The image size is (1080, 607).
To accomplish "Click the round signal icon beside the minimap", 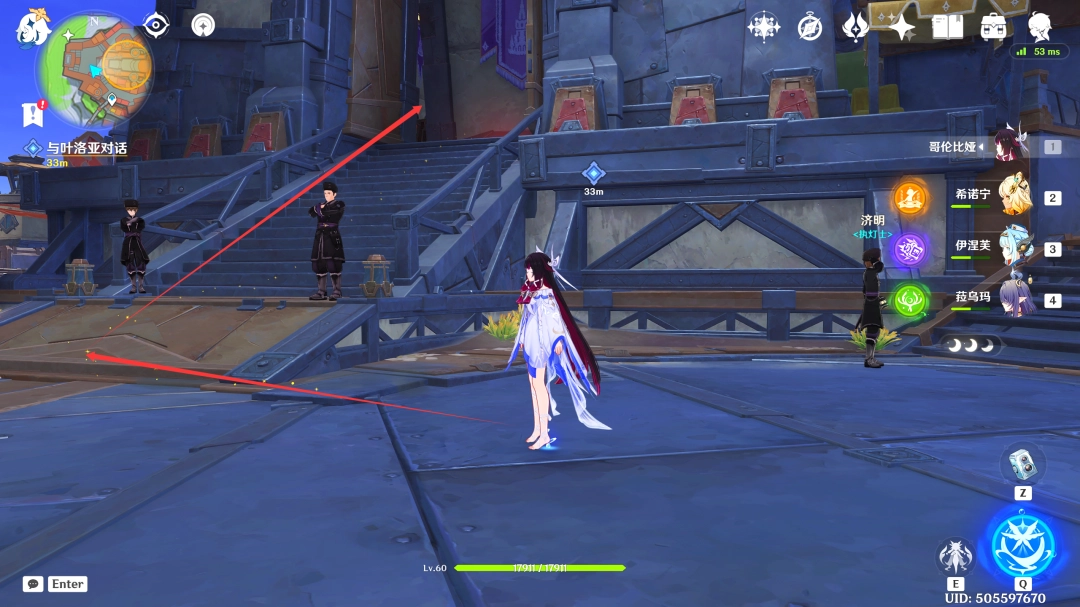I will click(203, 25).
